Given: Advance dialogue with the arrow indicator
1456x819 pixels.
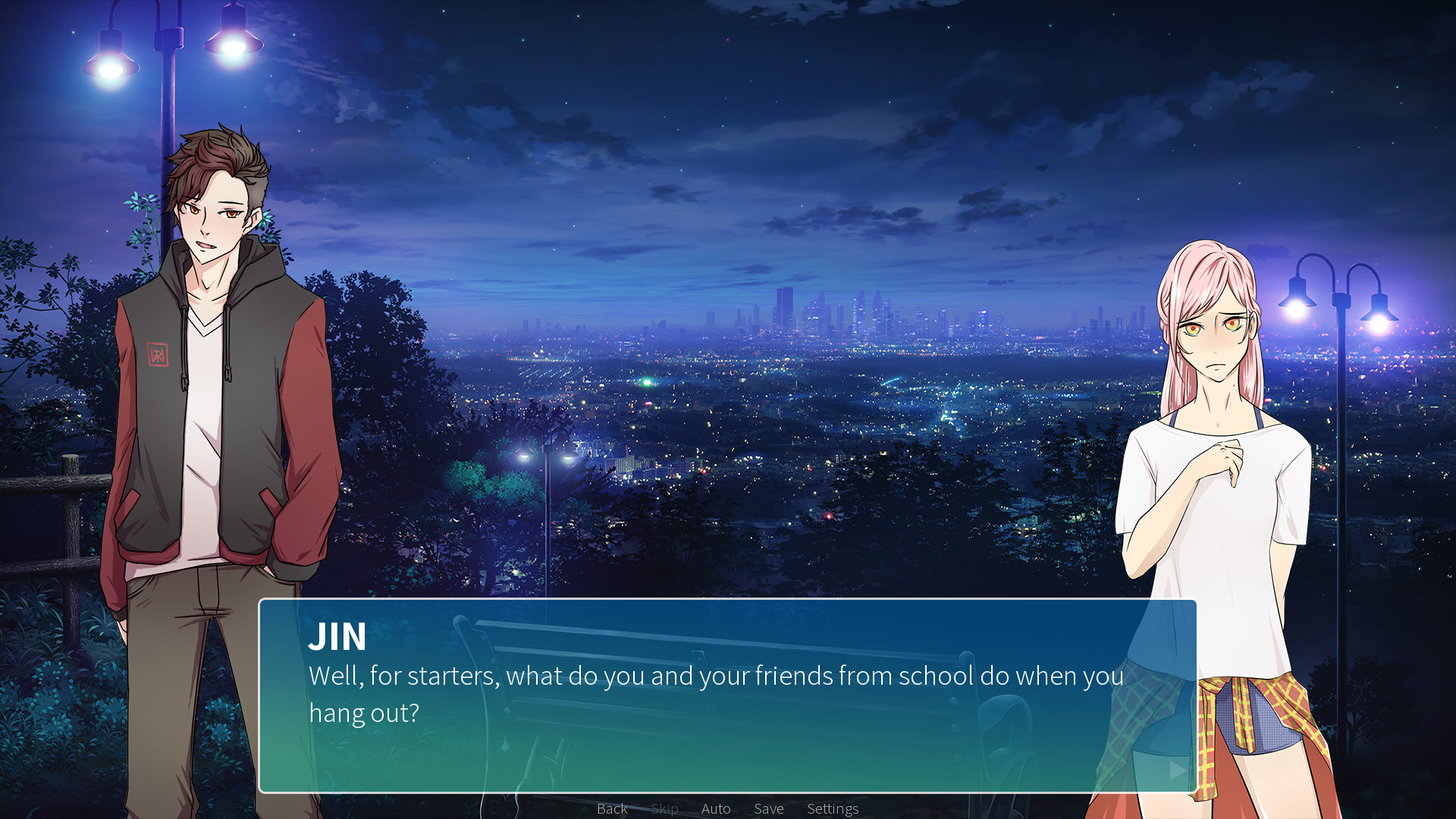Looking at the screenshot, I should pyautogui.click(x=1177, y=770).
